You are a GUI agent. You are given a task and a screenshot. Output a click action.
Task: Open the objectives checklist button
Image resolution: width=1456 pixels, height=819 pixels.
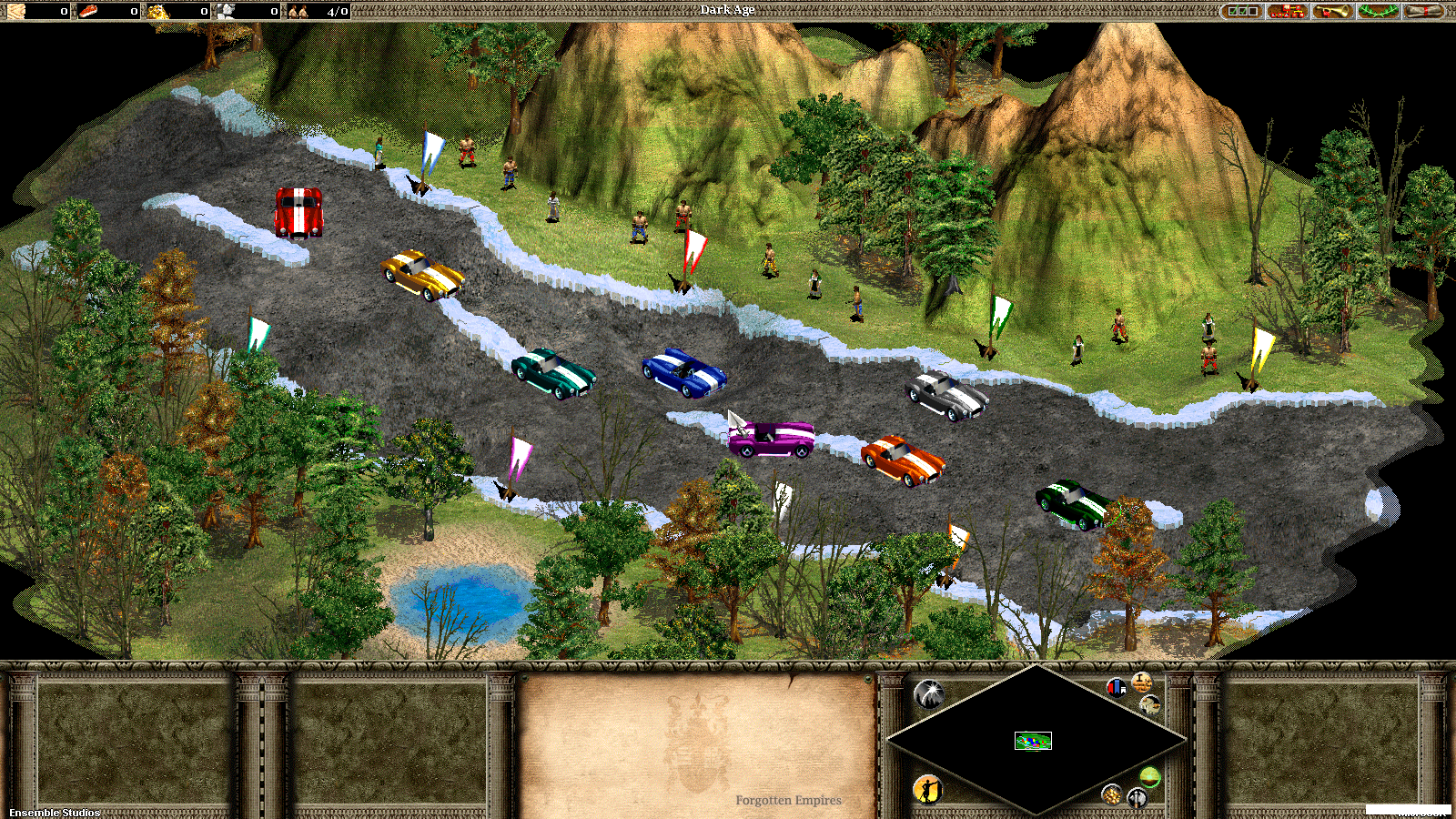(1242, 11)
